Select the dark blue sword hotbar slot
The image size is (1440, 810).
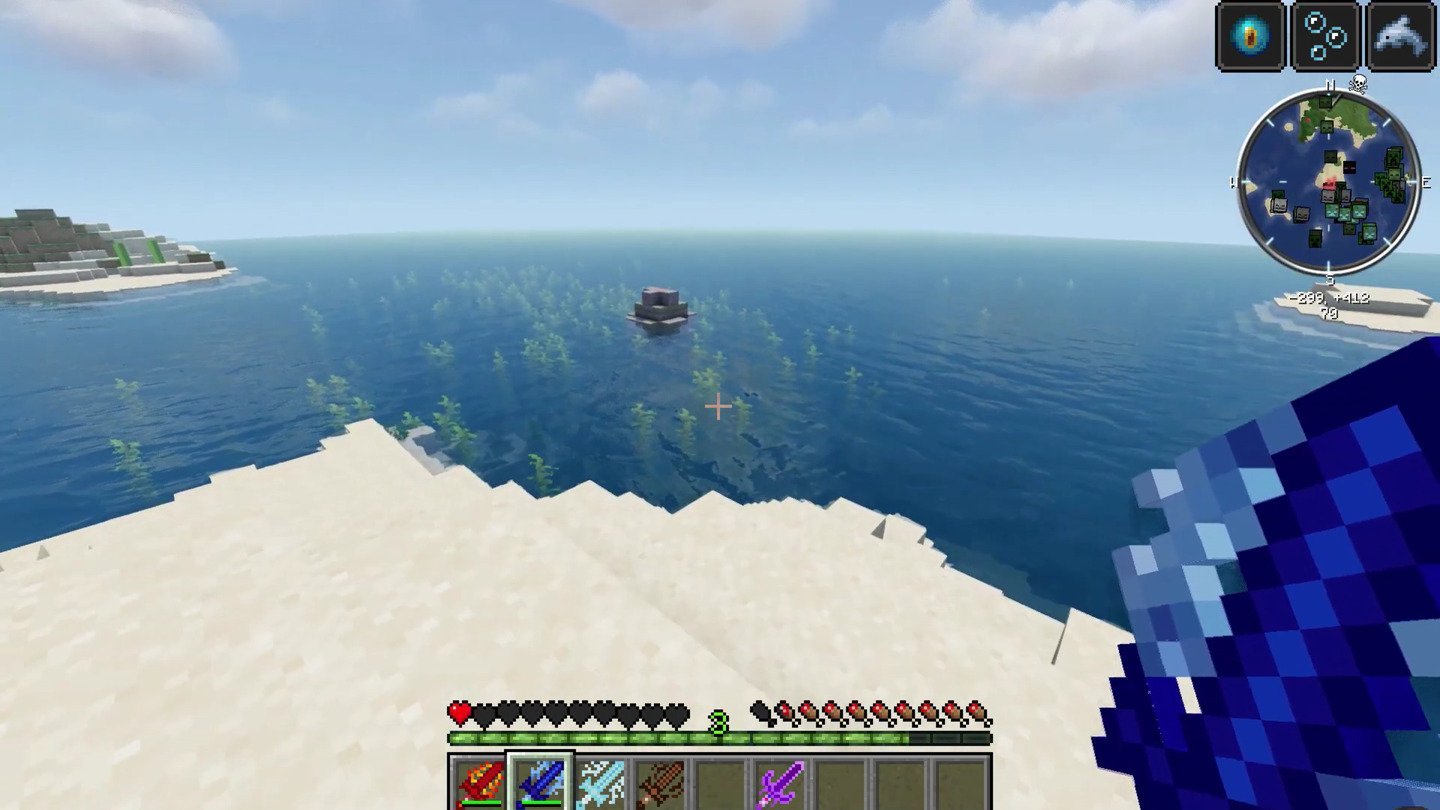click(x=540, y=783)
